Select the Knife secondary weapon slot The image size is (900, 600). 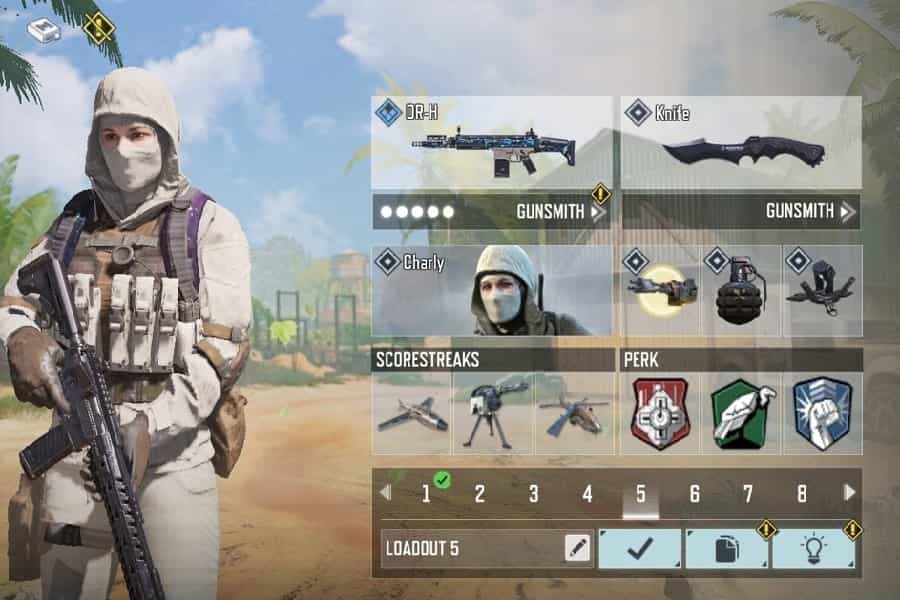coord(741,143)
